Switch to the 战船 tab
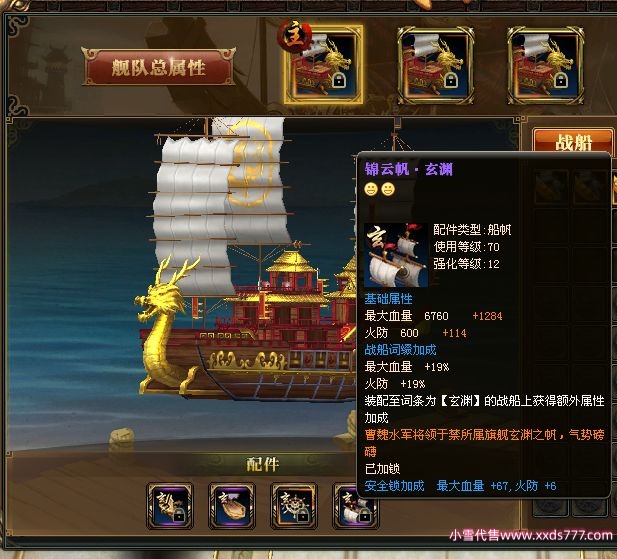 [572, 143]
